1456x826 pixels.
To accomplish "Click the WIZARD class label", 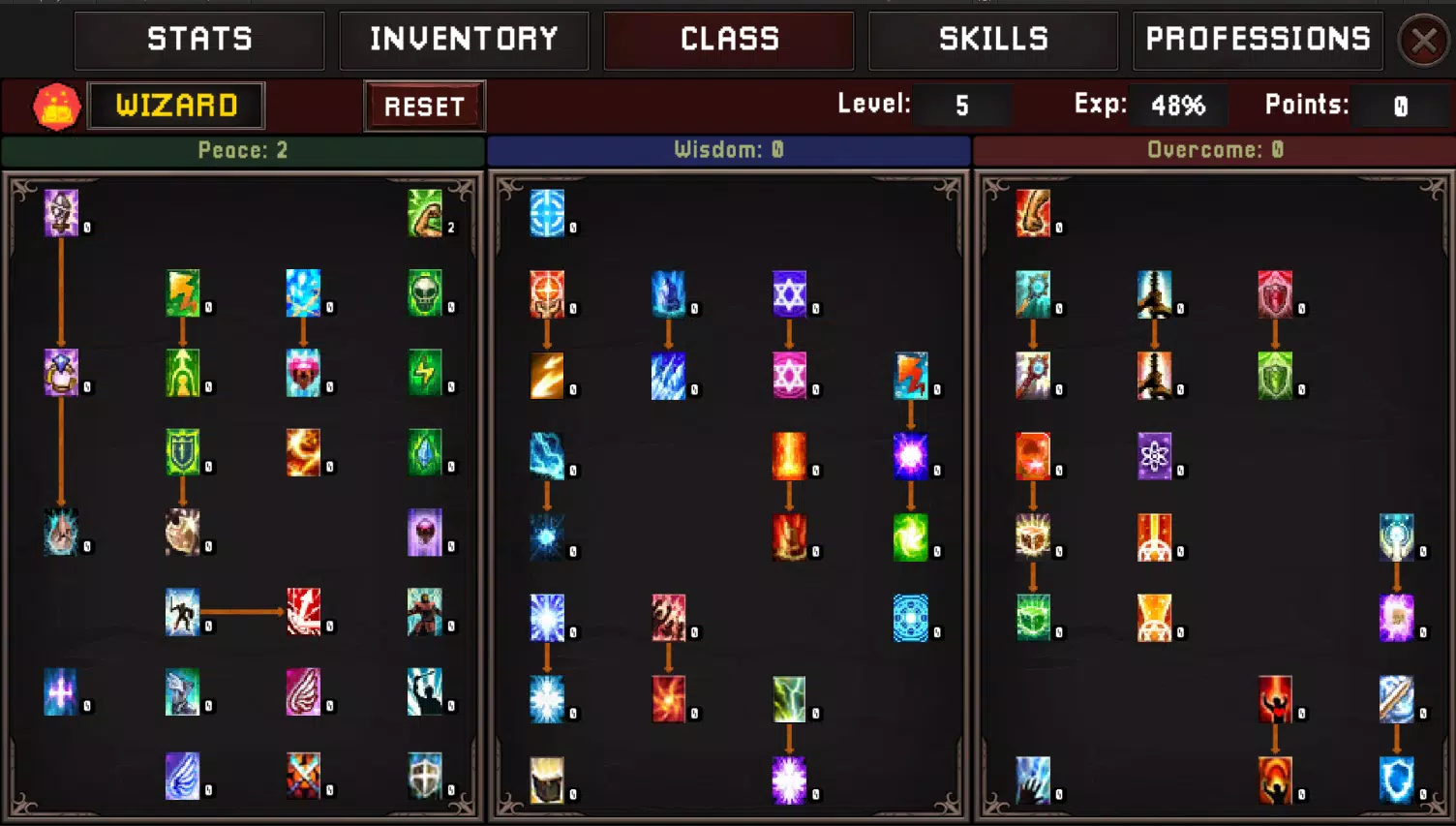I will 176,106.
